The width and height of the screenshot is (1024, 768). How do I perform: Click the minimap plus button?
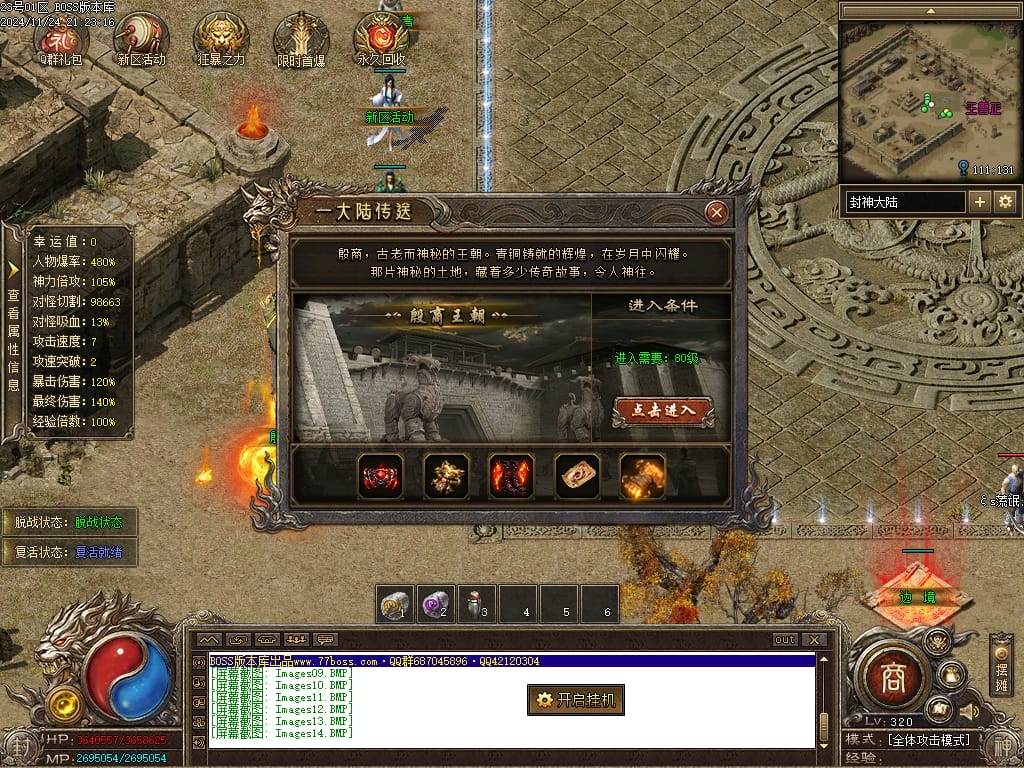[x=980, y=202]
